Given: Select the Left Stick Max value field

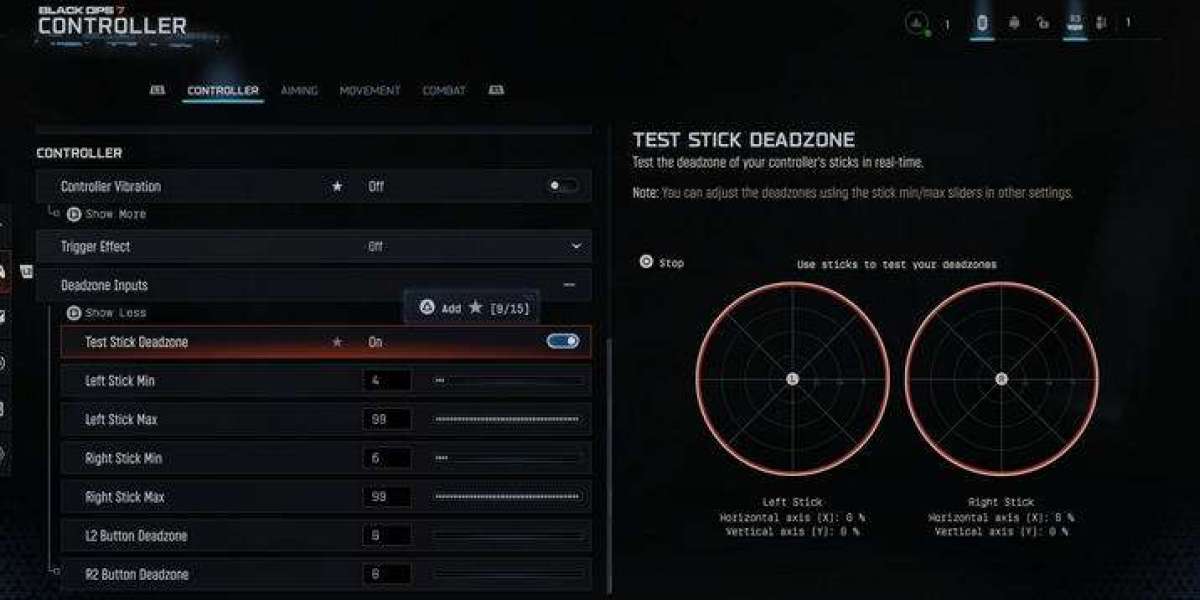Looking at the screenshot, I should (386, 419).
